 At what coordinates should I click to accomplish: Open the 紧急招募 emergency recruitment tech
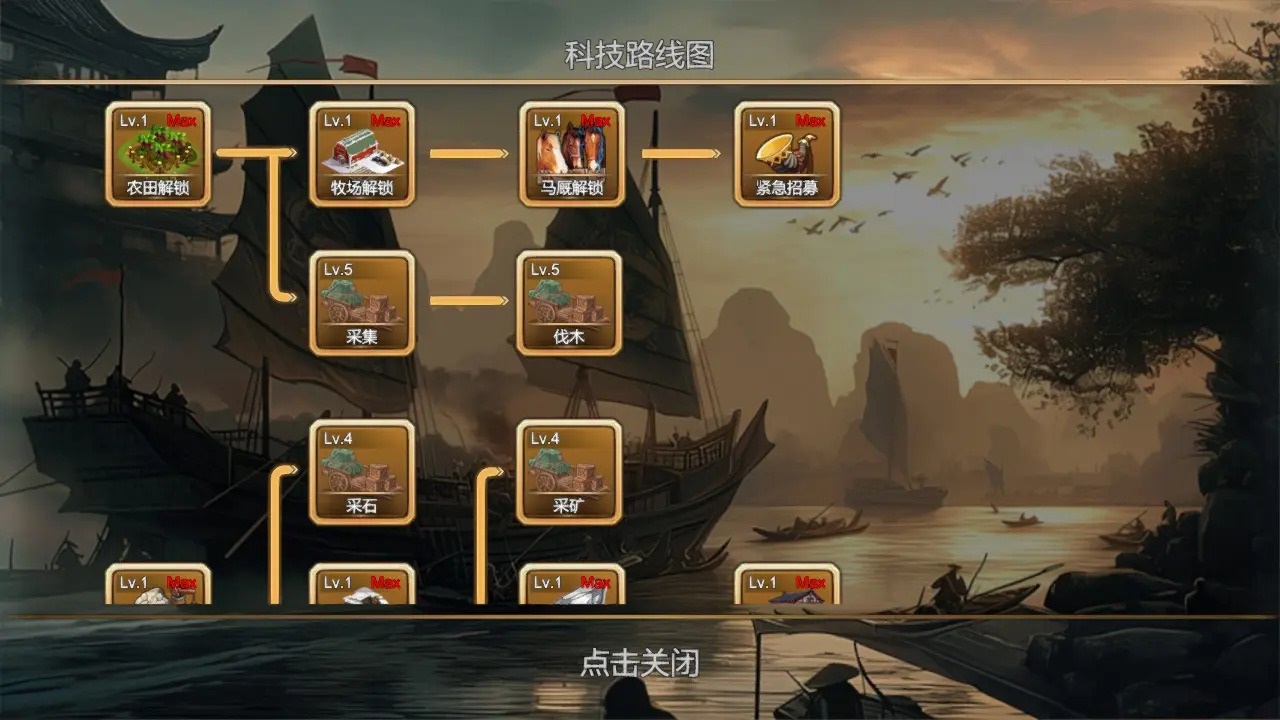pyautogui.click(x=785, y=155)
